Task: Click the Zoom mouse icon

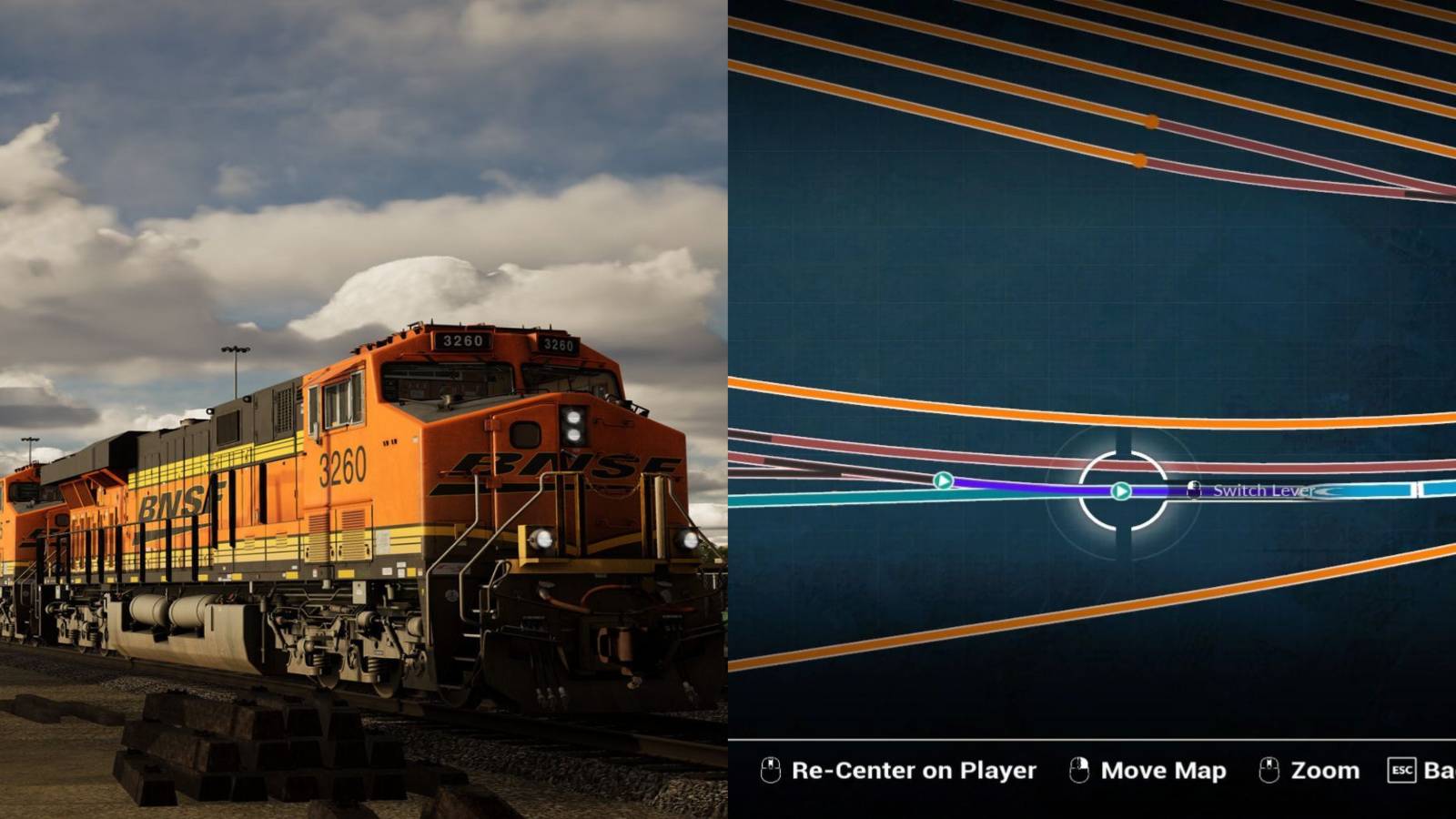Action: pyautogui.click(x=1268, y=771)
